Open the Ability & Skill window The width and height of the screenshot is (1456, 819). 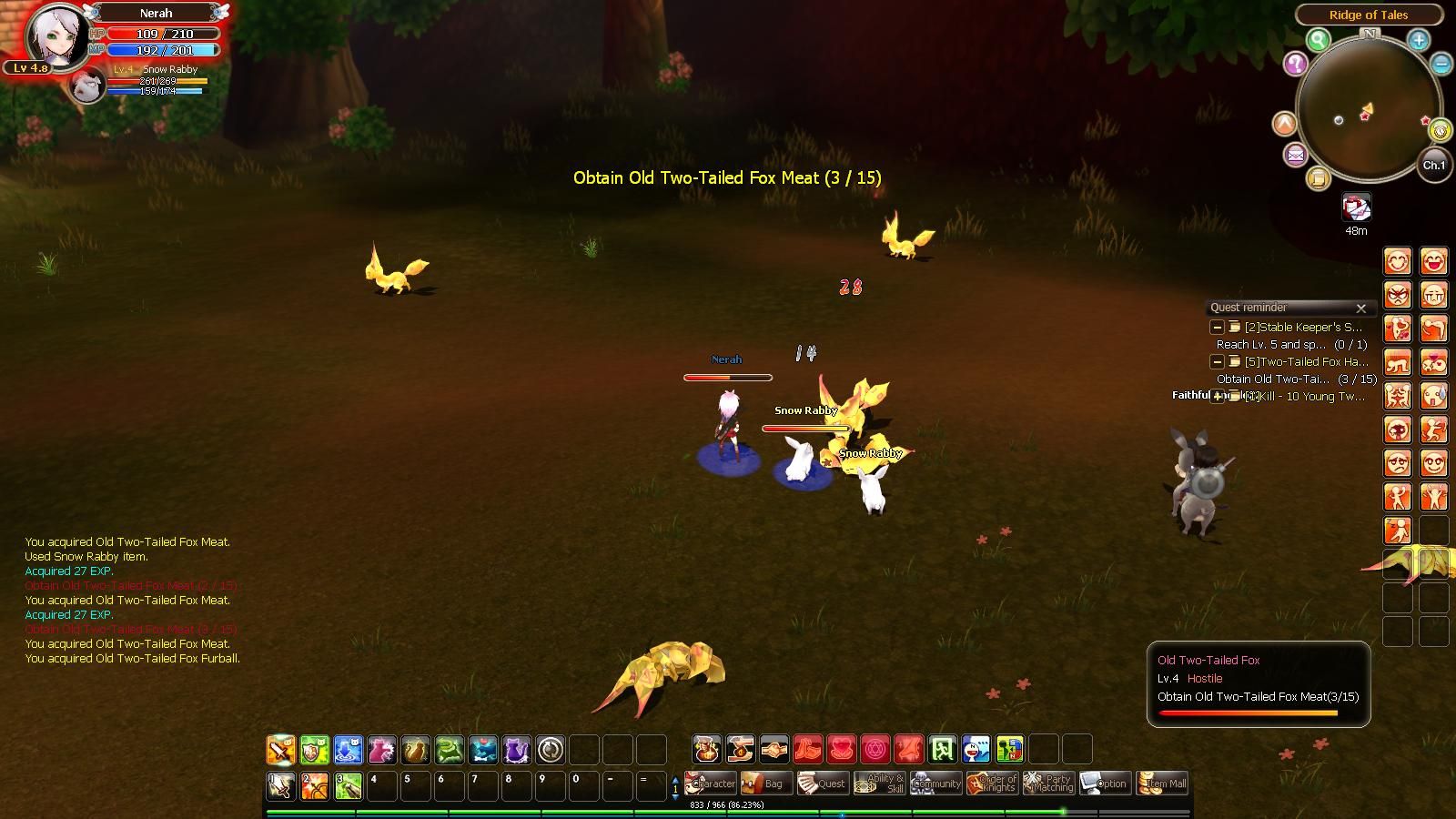879,784
